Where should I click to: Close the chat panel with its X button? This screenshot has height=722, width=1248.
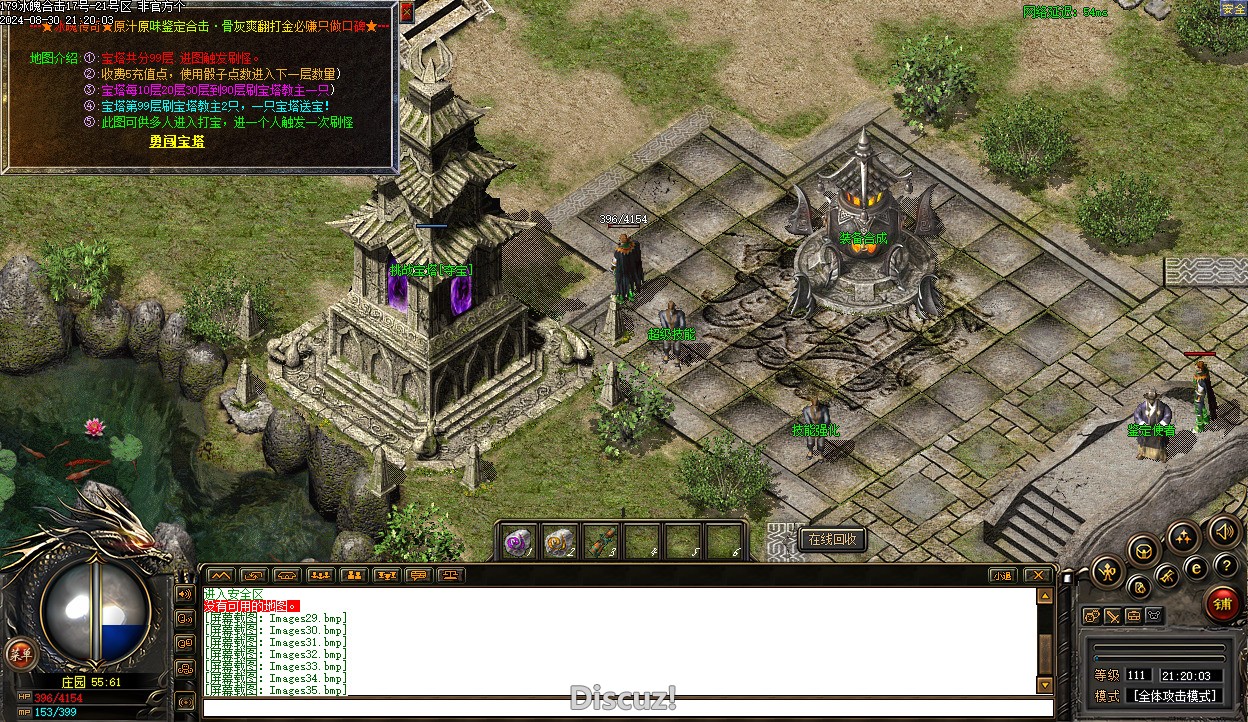tap(1037, 576)
